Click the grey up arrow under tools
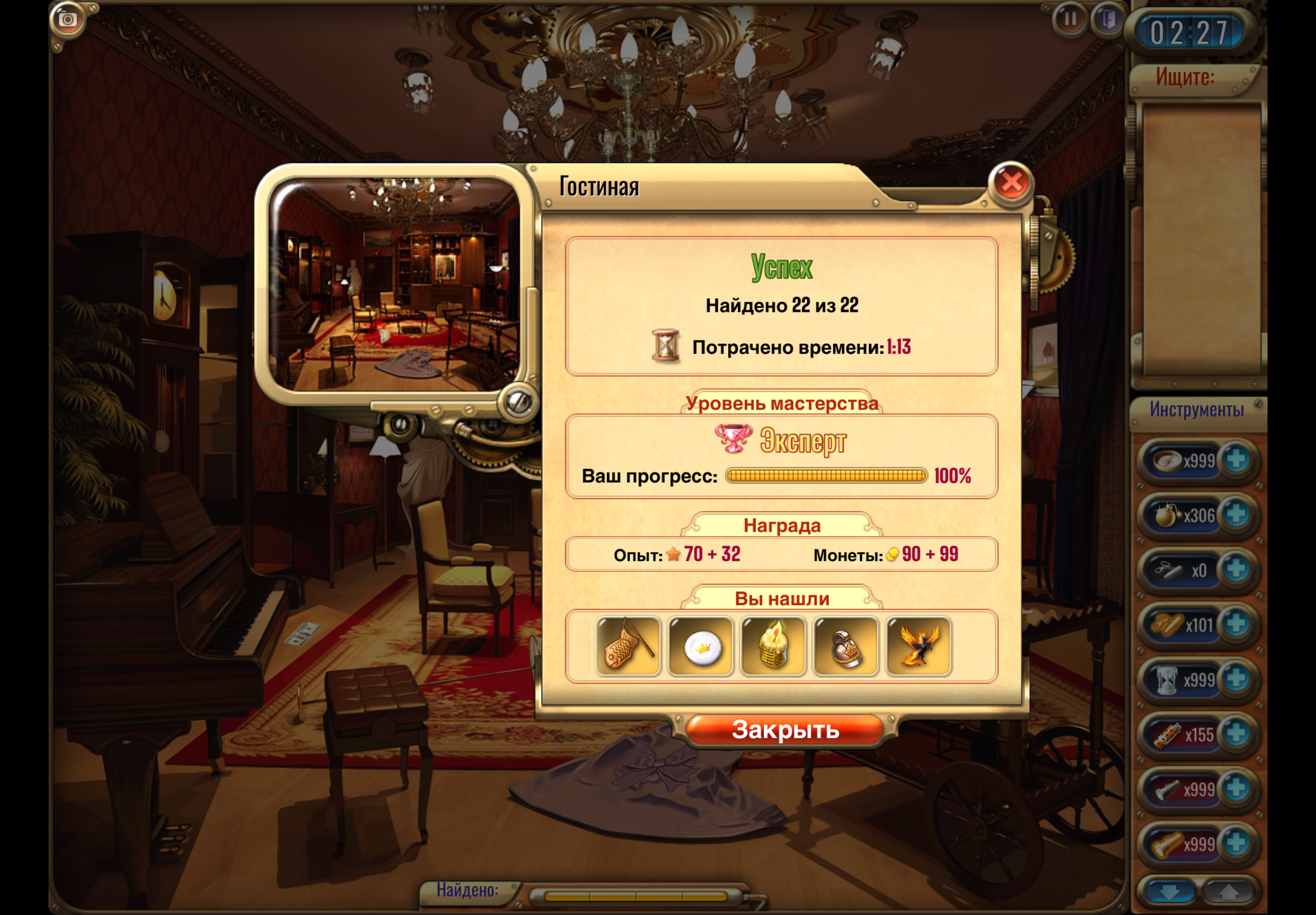1316x915 pixels. coord(1227,893)
